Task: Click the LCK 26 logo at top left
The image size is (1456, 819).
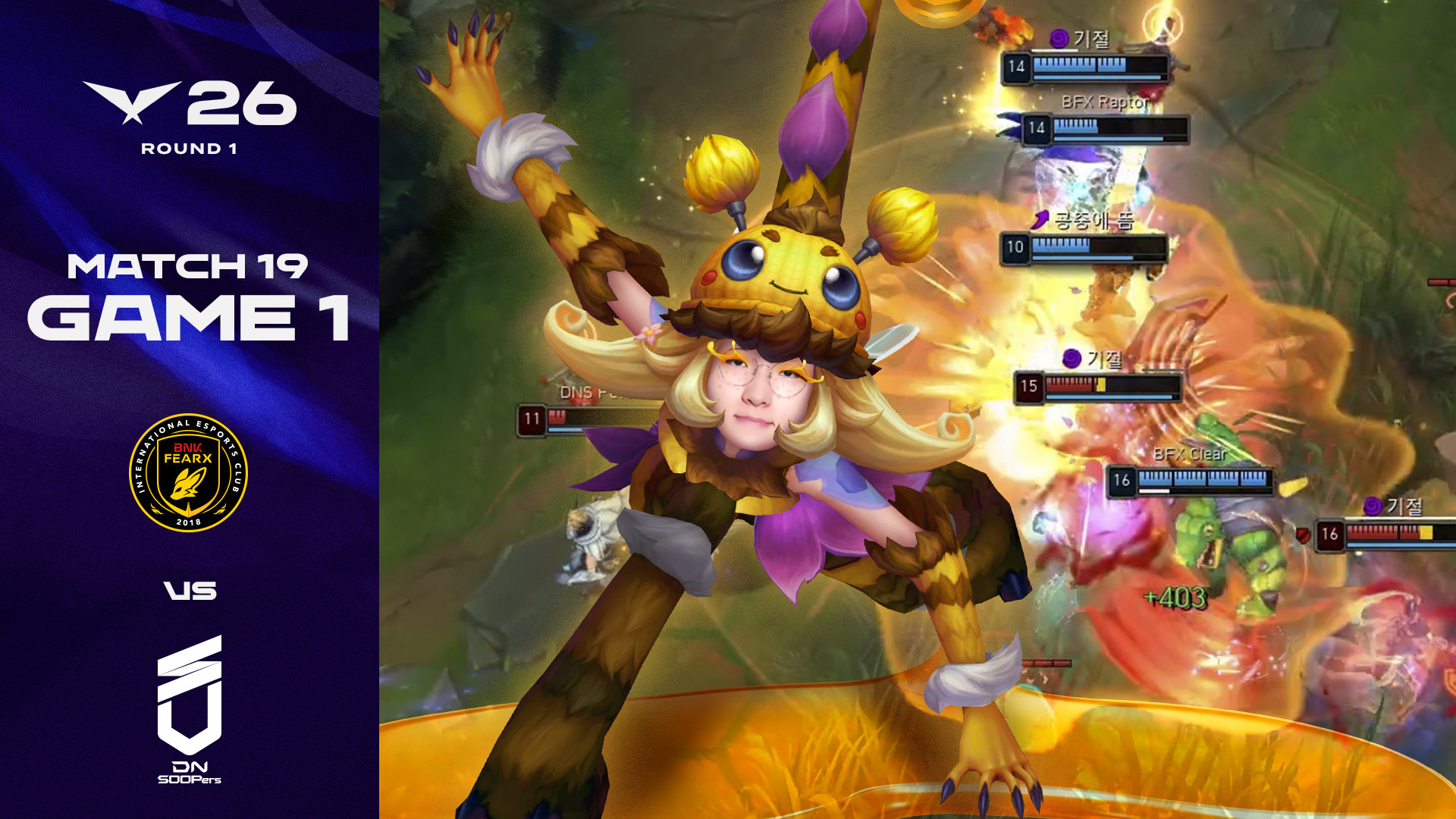Action: pos(190,102)
